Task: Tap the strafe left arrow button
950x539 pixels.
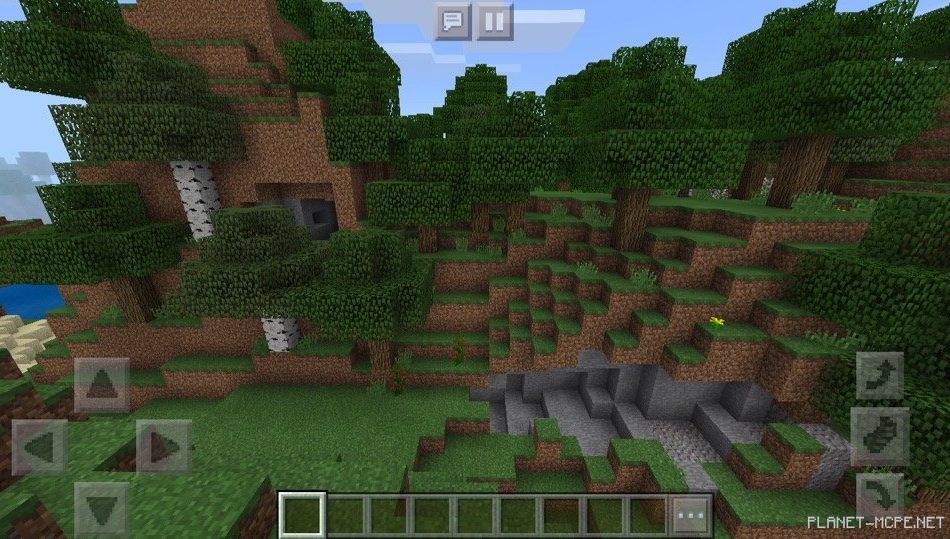Action: [x=40, y=447]
